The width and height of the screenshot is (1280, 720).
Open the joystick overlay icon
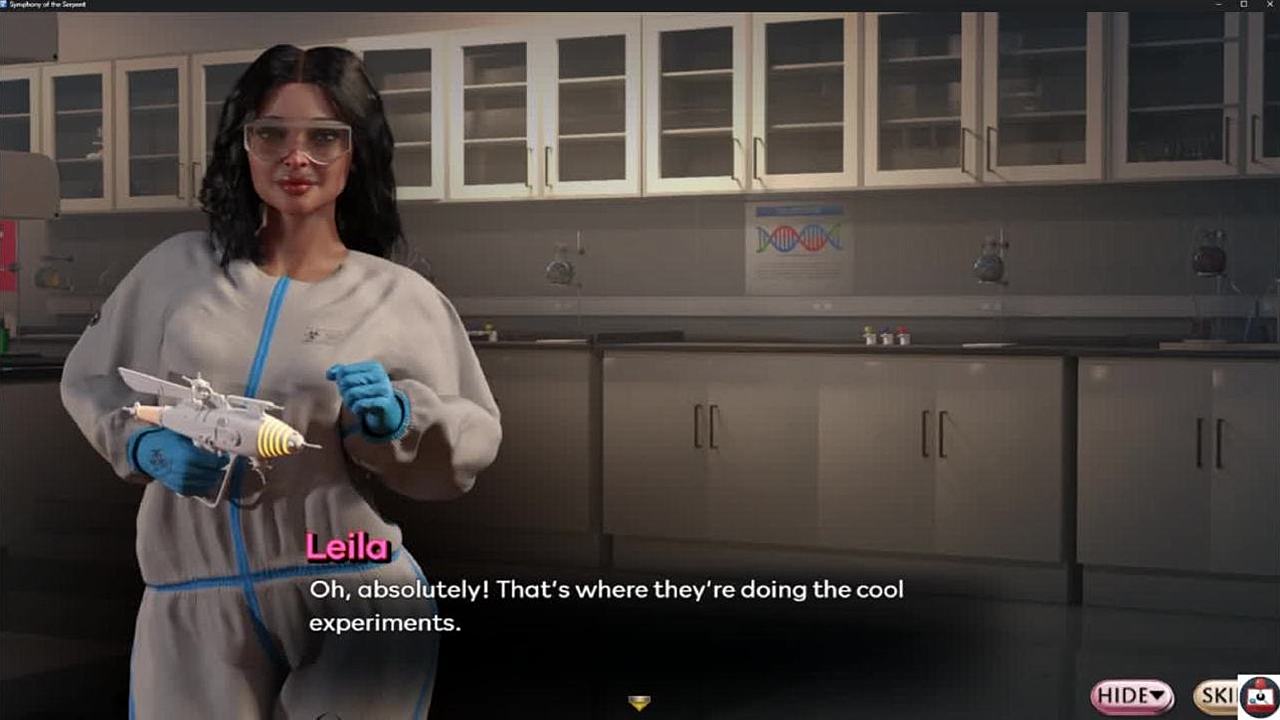pos(1260,697)
